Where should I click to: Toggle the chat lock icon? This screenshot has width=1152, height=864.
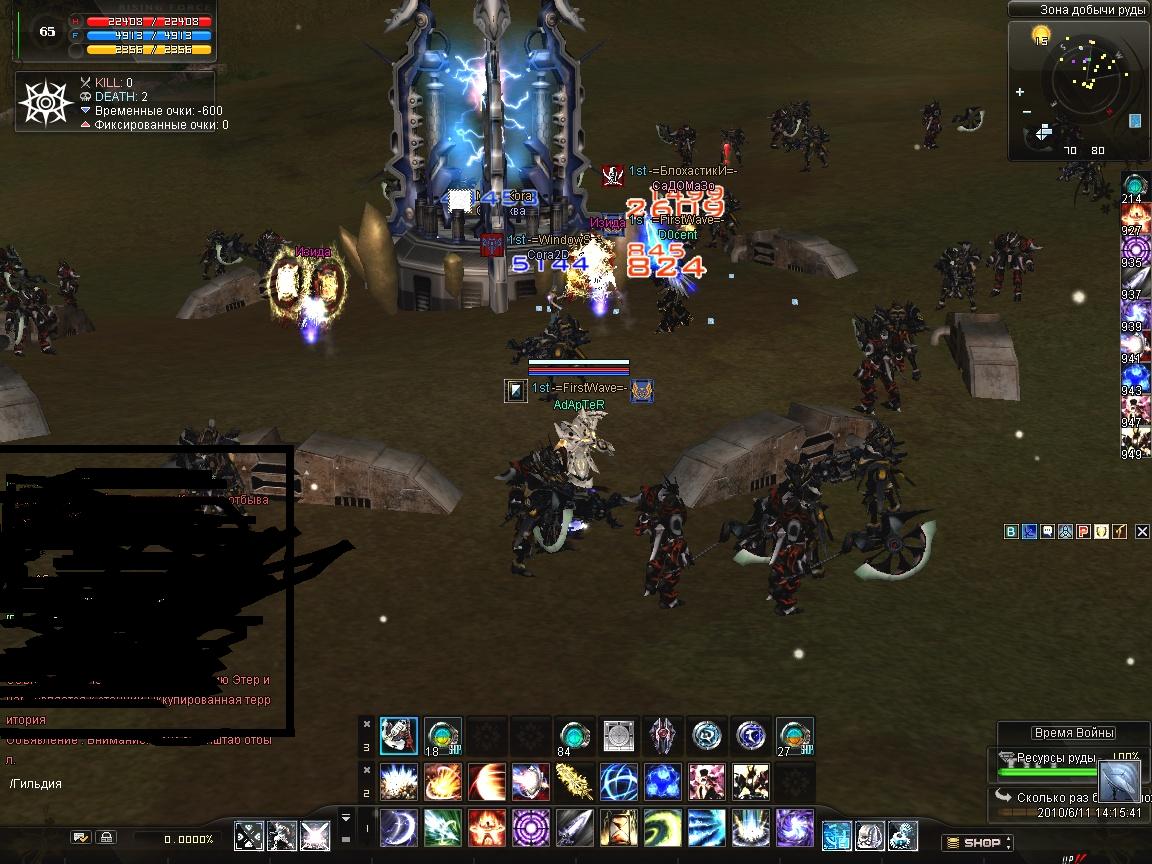(107, 838)
